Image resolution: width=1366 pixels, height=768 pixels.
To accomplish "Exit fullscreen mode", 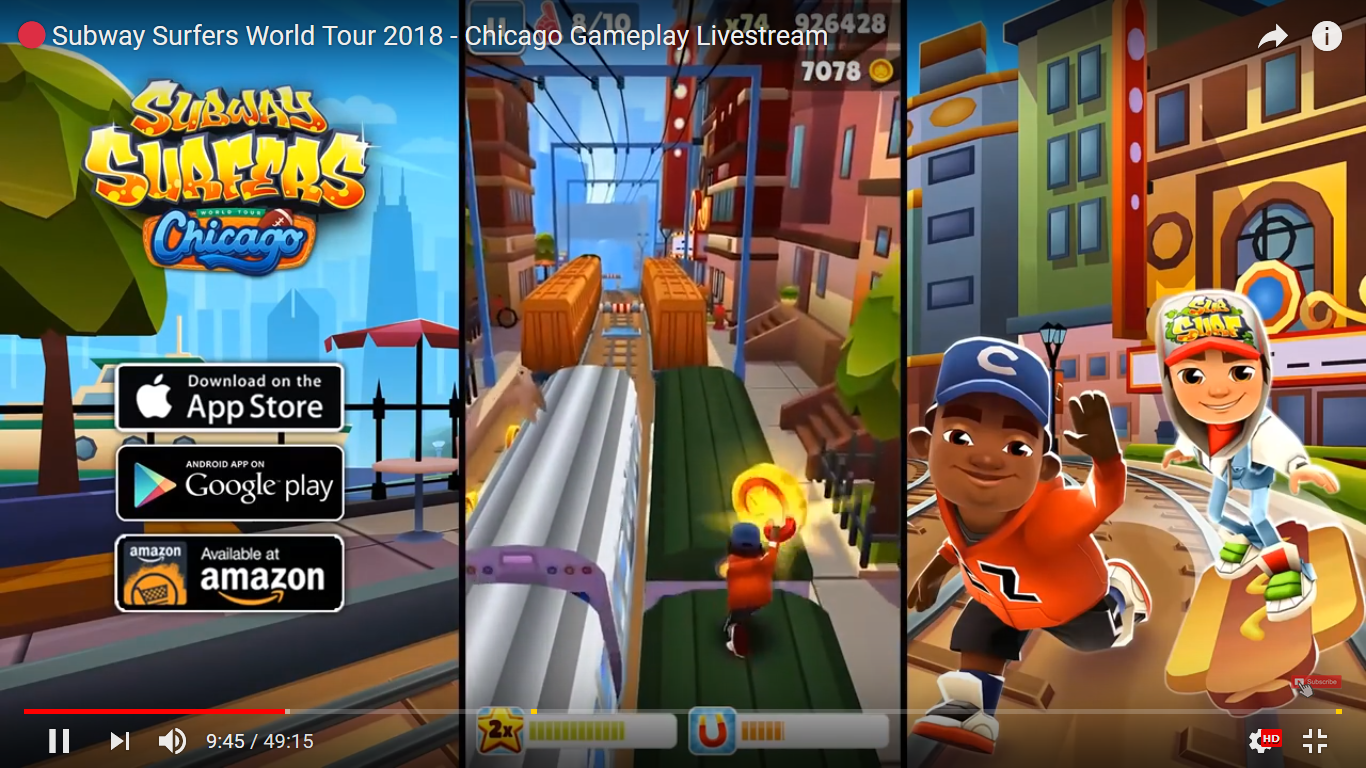I will 1314,741.
